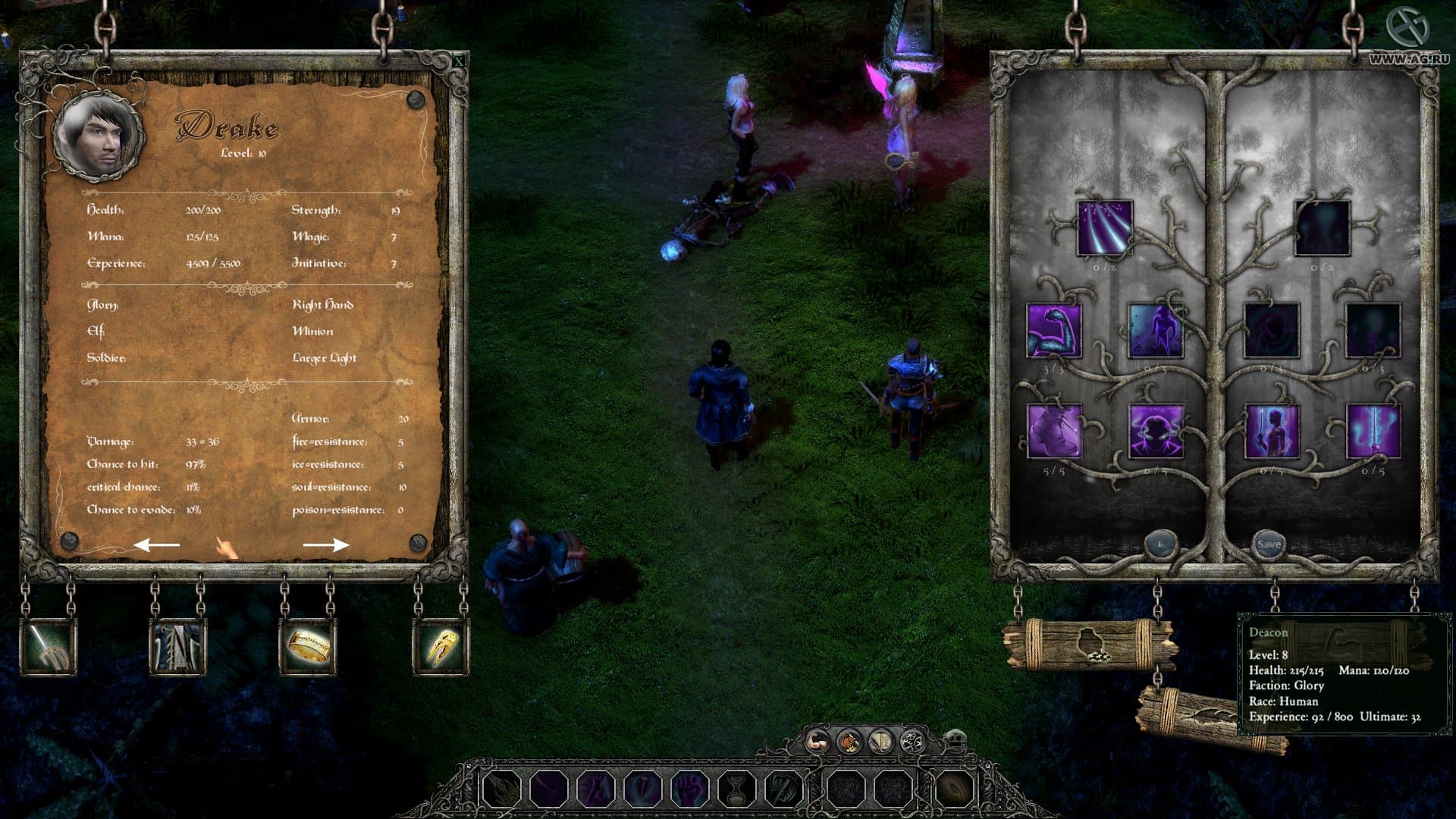This screenshot has width=1456, height=819.
Task: Click the skull icon beside menu buttons
Action: (955, 739)
